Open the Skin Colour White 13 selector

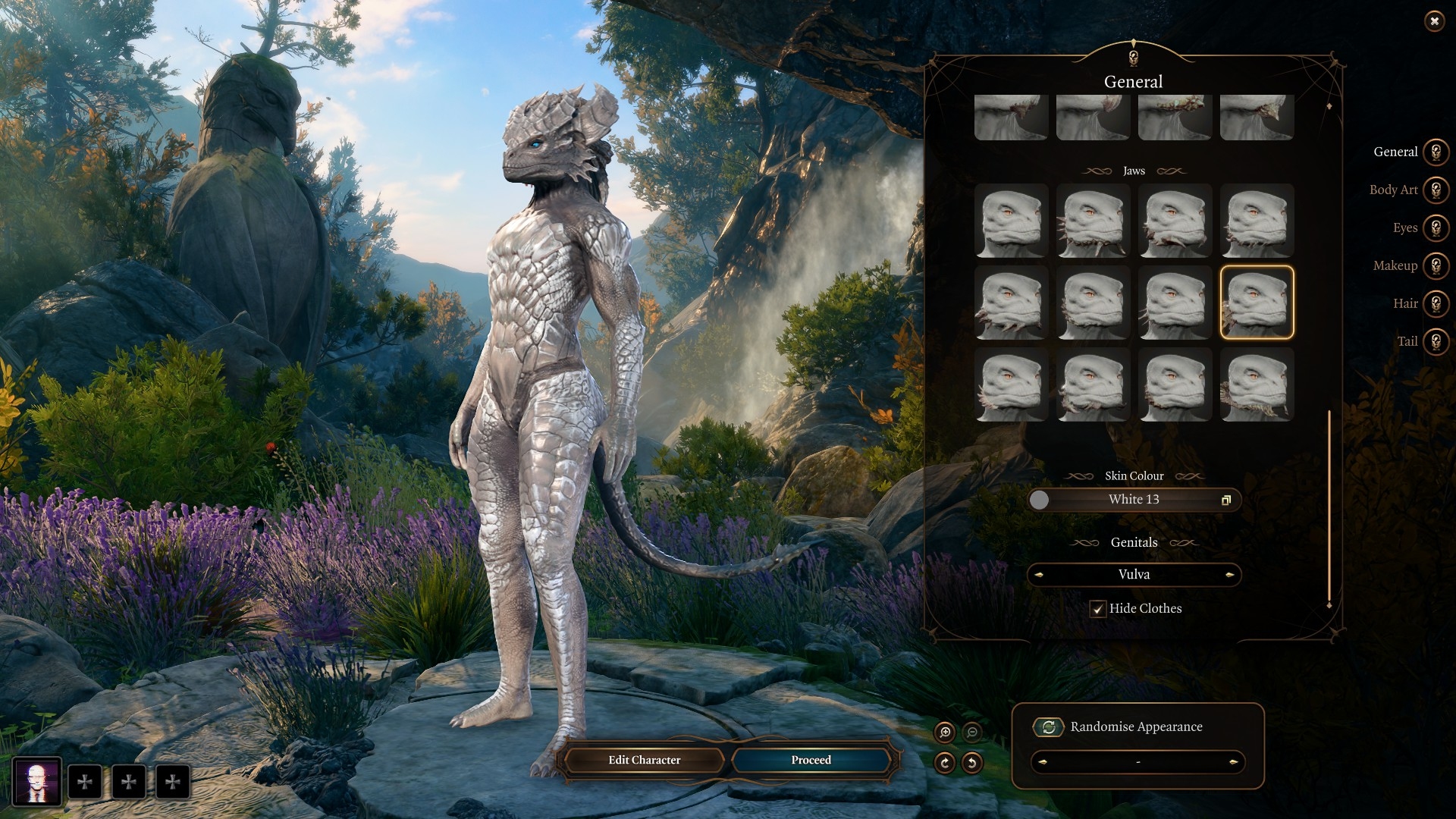coord(1134,500)
